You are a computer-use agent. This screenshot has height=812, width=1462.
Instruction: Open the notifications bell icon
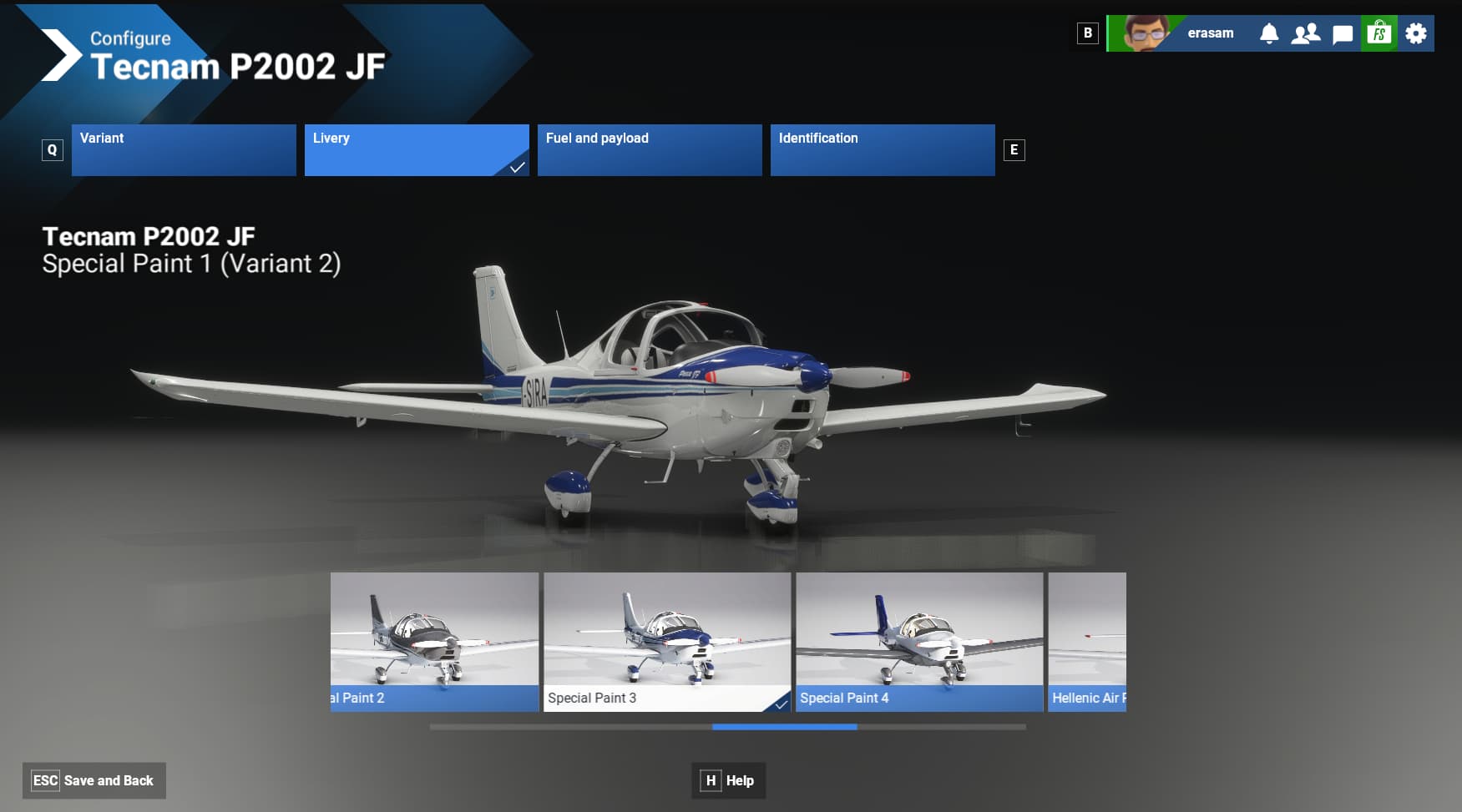(x=1270, y=33)
